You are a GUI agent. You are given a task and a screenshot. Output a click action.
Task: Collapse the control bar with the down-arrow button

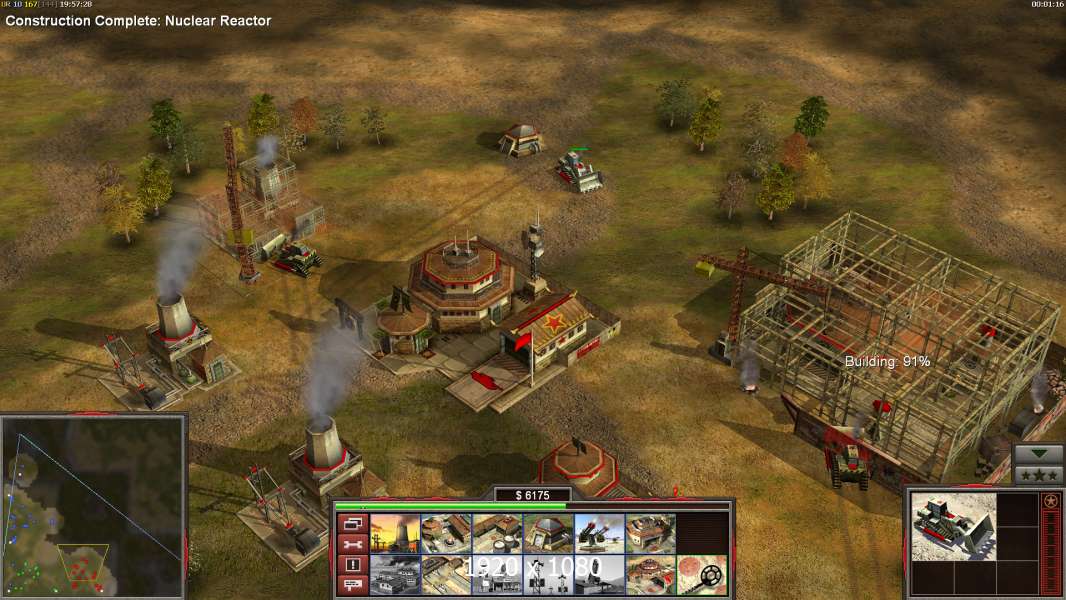tap(1038, 454)
